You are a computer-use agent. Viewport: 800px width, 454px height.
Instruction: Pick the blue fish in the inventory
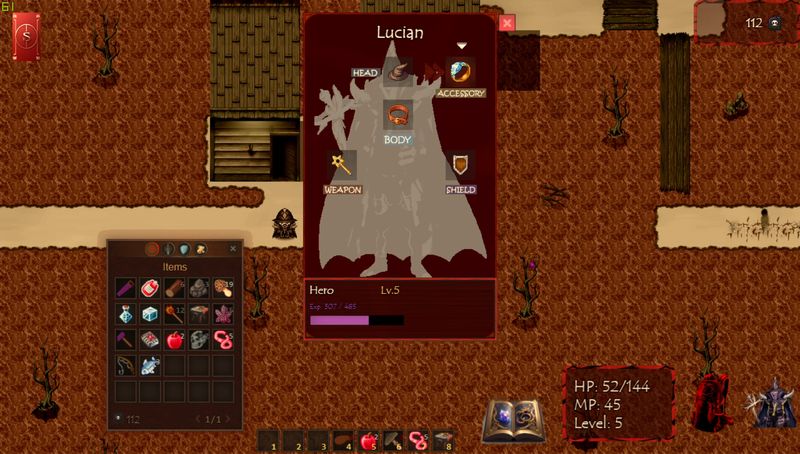pos(150,365)
